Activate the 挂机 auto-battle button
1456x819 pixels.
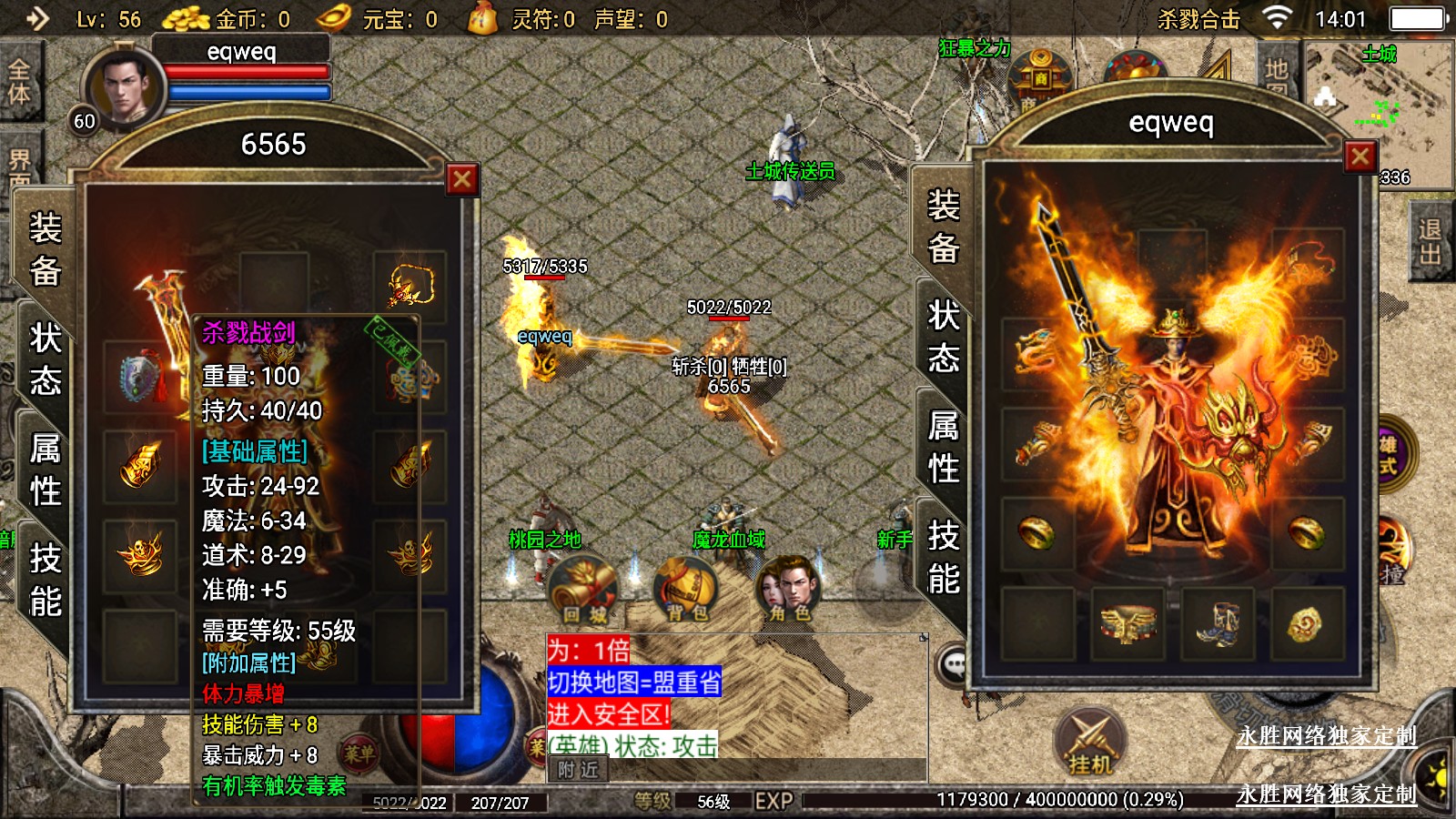coord(1090,743)
